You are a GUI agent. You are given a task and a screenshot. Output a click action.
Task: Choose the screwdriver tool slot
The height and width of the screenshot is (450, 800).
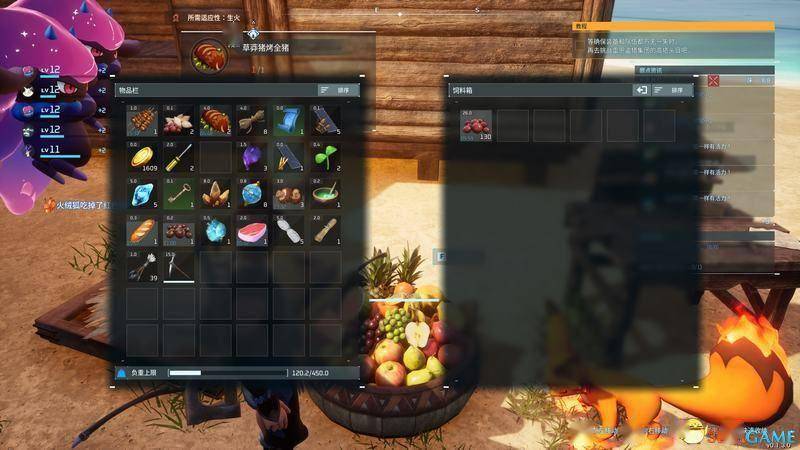point(178,157)
